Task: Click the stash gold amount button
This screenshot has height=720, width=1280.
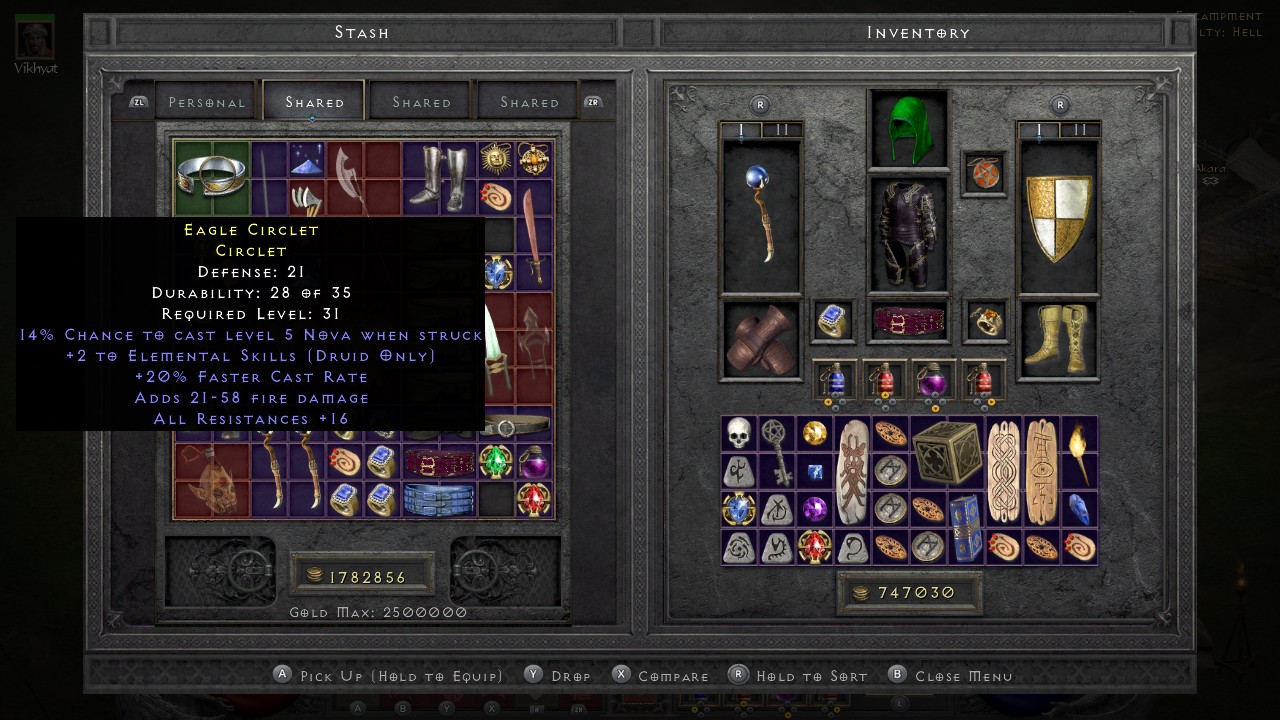Action: click(x=362, y=576)
